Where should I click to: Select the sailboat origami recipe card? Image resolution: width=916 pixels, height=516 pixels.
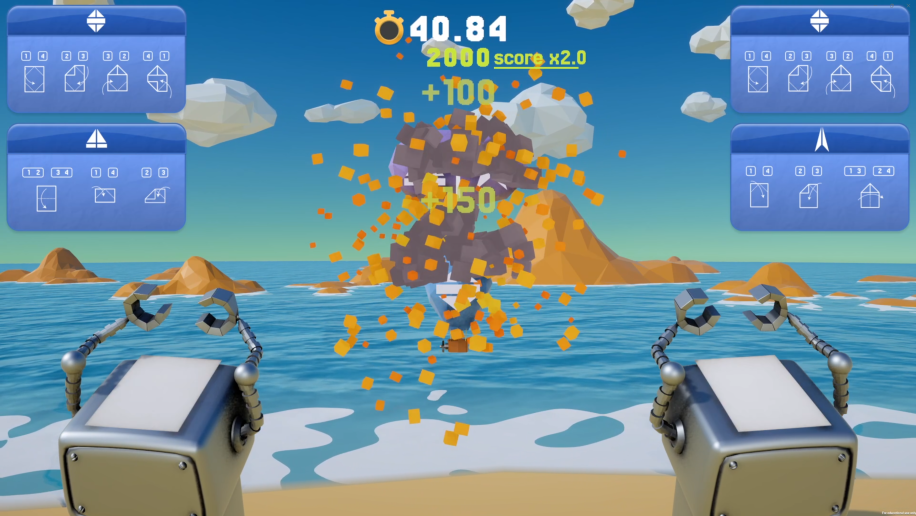(x=96, y=177)
